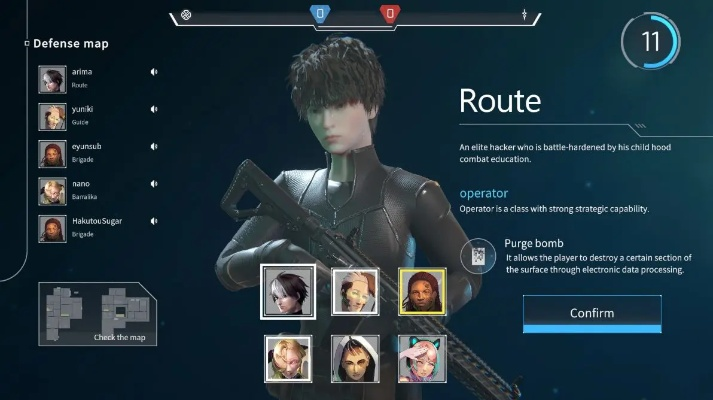The height and width of the screenshot is (400, 713).
Task: Select the black-and-white haired Route portrait
Action: [288, 291]
